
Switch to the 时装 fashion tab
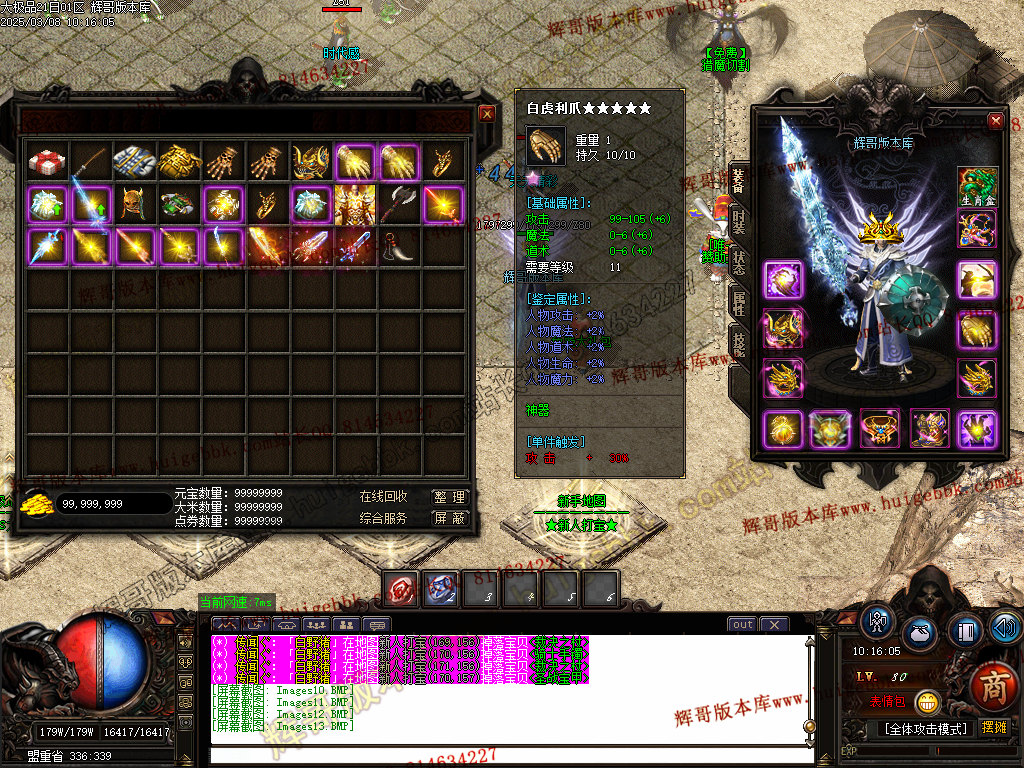coord(738,221)
